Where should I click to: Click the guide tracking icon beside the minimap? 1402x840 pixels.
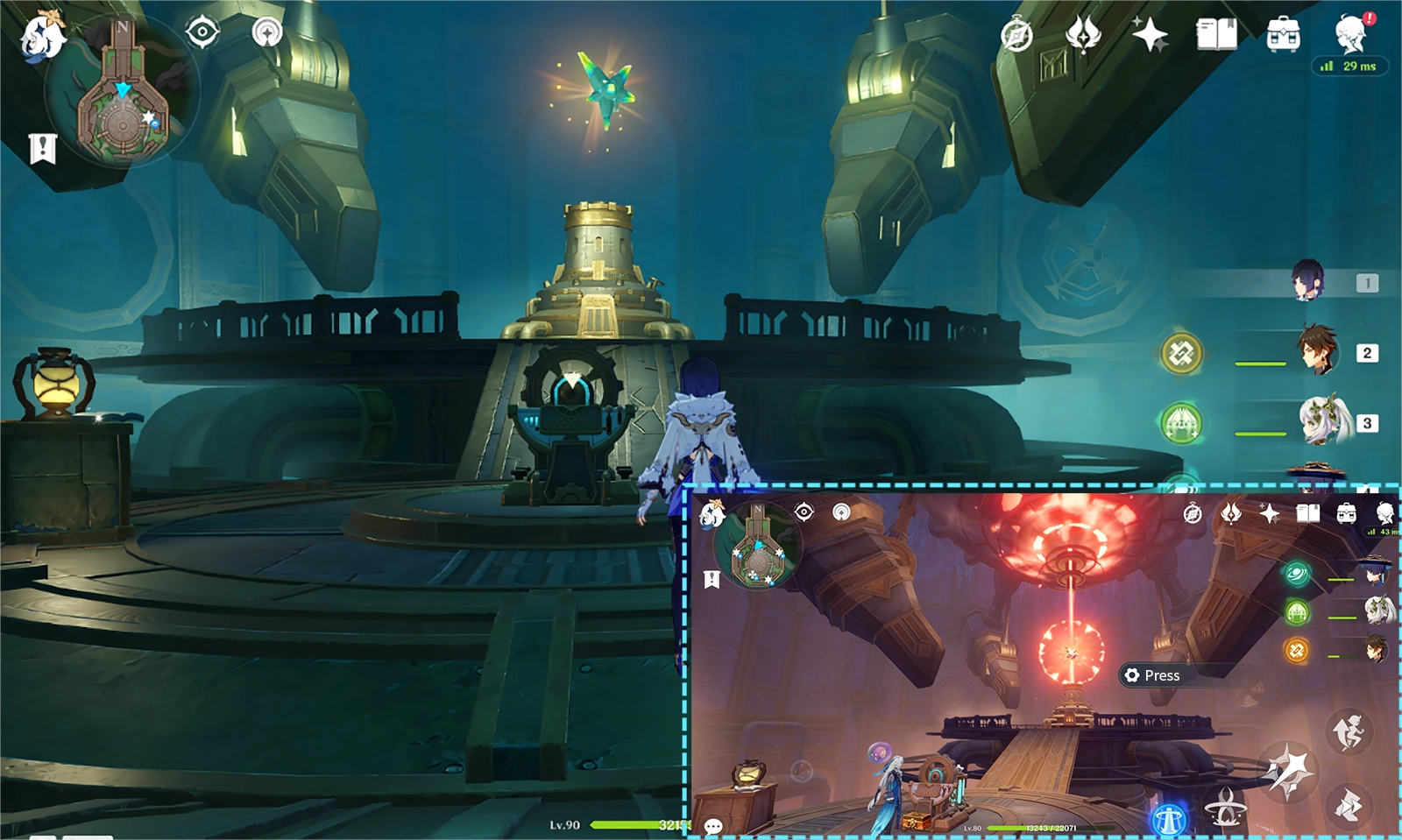[x=267, y=32]
